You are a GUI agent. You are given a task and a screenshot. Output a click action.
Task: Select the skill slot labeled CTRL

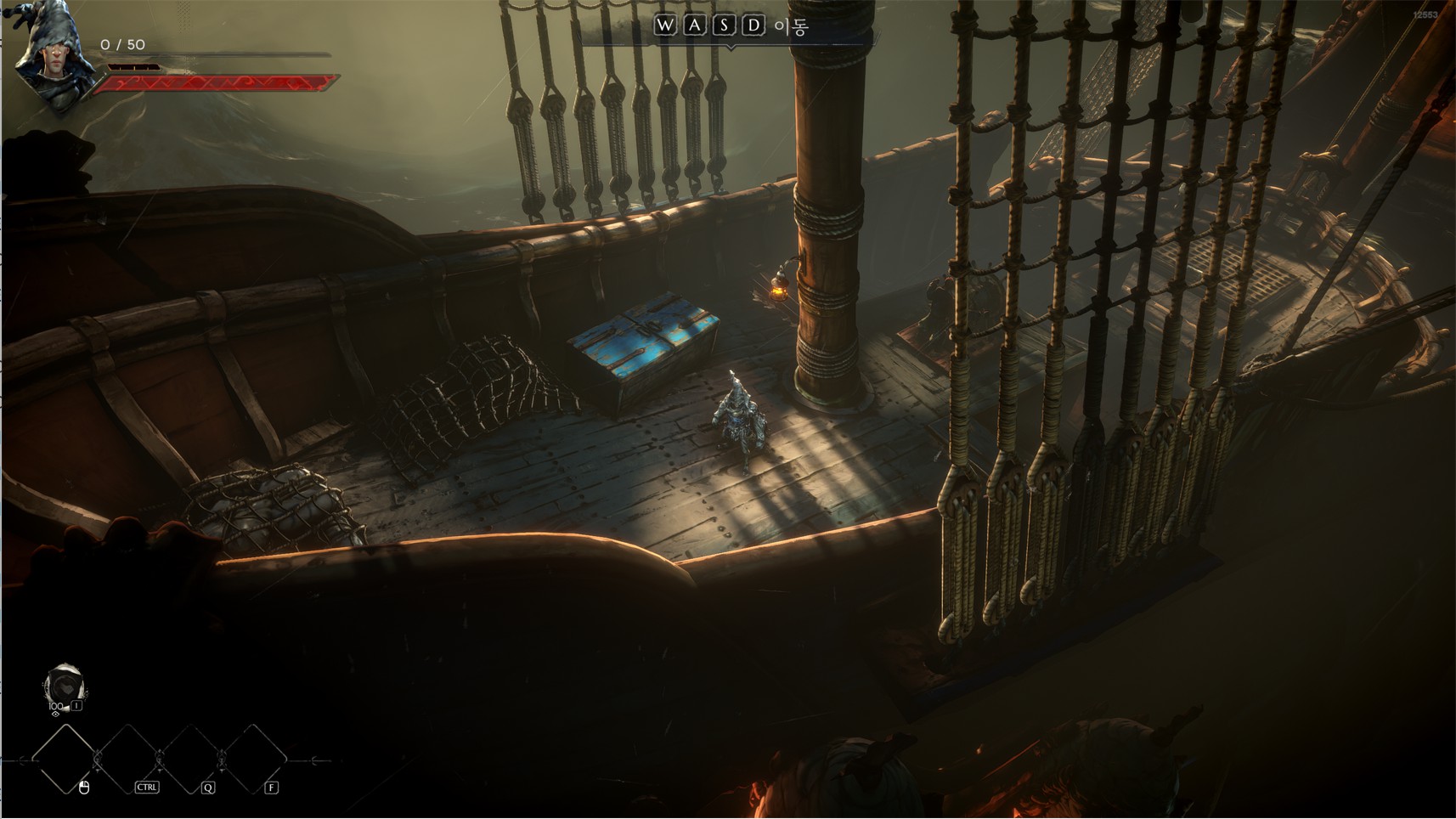point(128,760)
